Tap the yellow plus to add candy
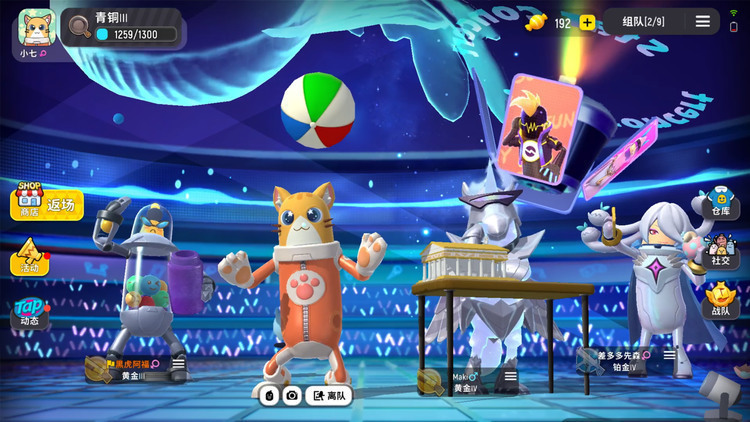Image resolution: width=750 pixels, height=422 pixels. [587, 23]
